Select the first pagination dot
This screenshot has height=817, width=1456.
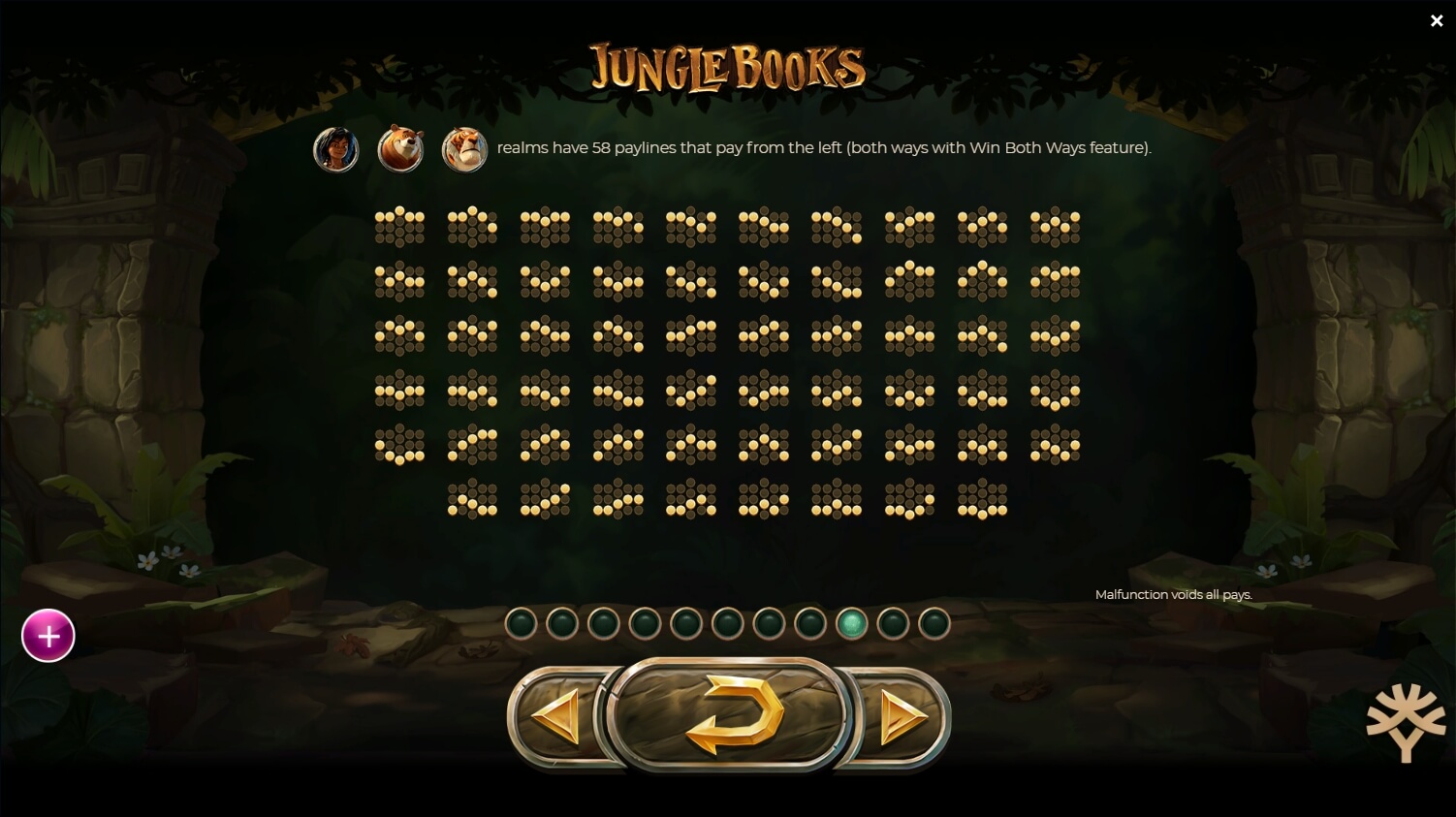pyautogui.click(x=521, y=623)
